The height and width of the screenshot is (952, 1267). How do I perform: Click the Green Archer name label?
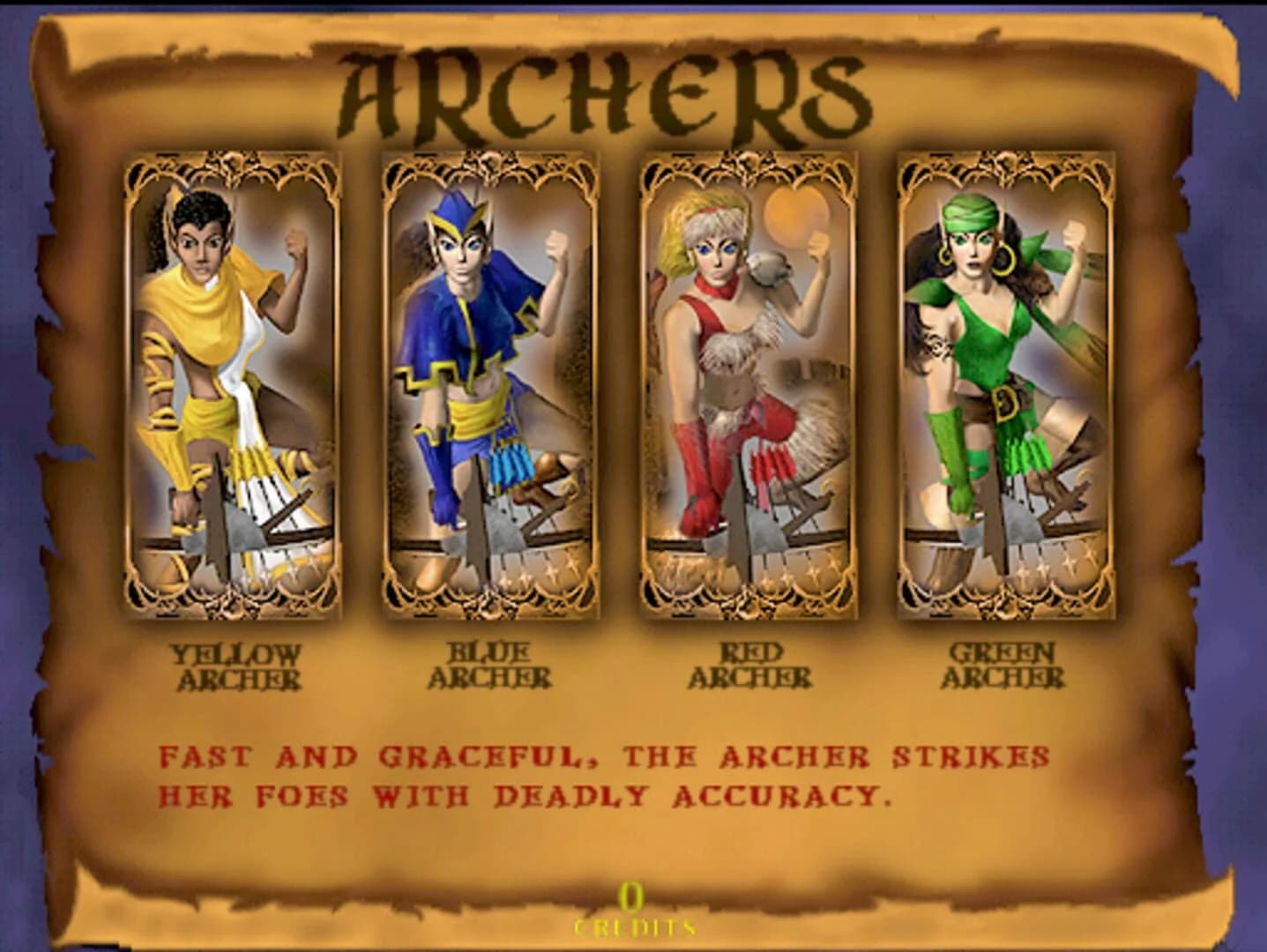point(1002,667)
